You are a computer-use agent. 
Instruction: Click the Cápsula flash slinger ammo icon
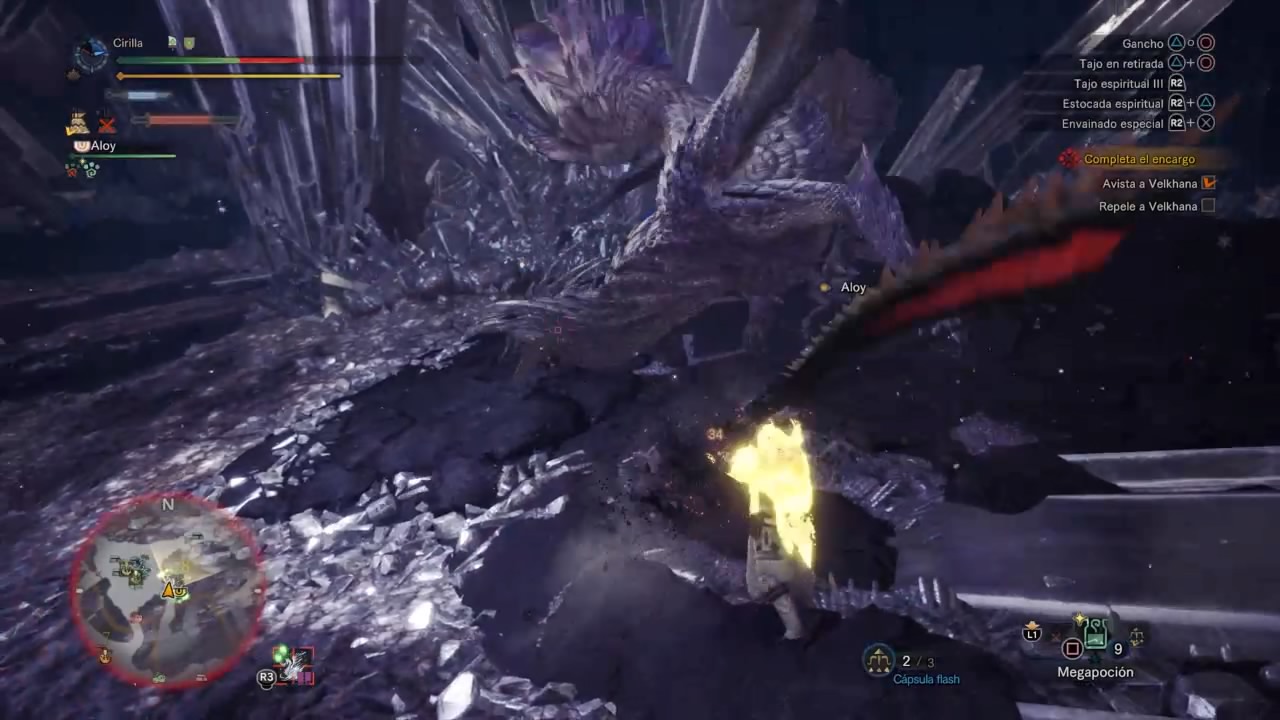tap(878, 660)
